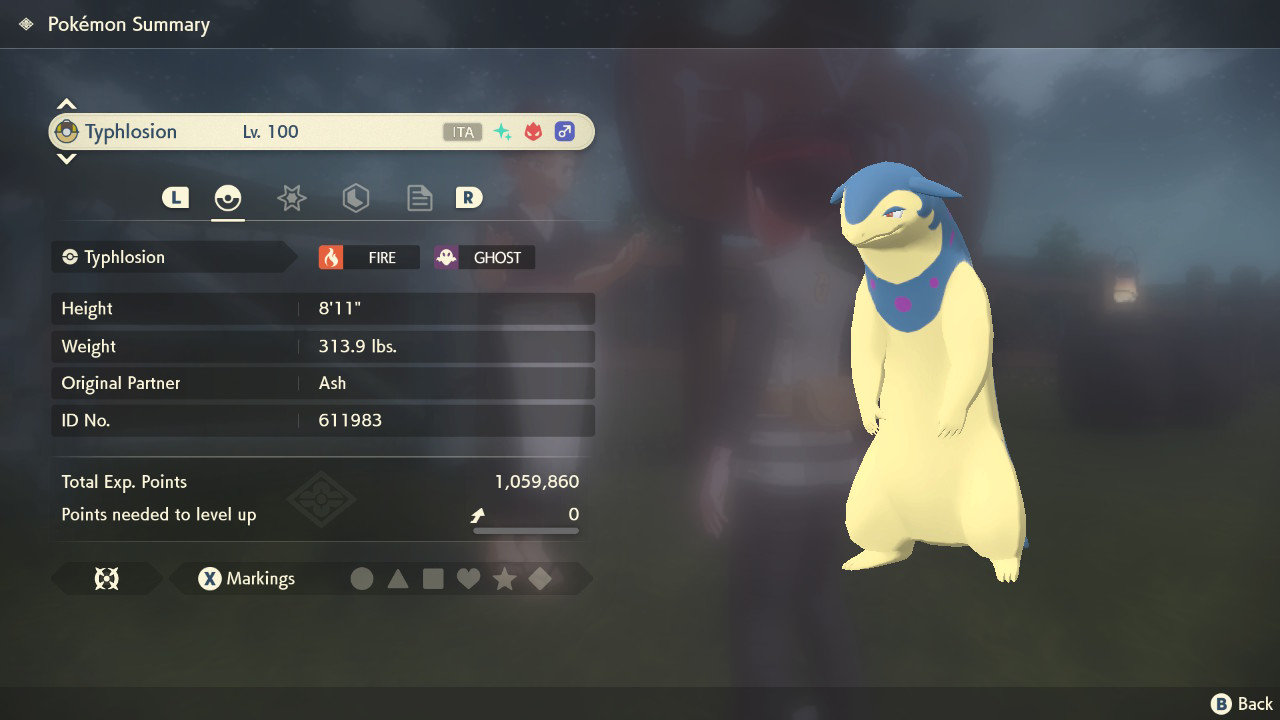
Task: Collapse to the next Pokémon with down arrow
Action: (66, 158)
